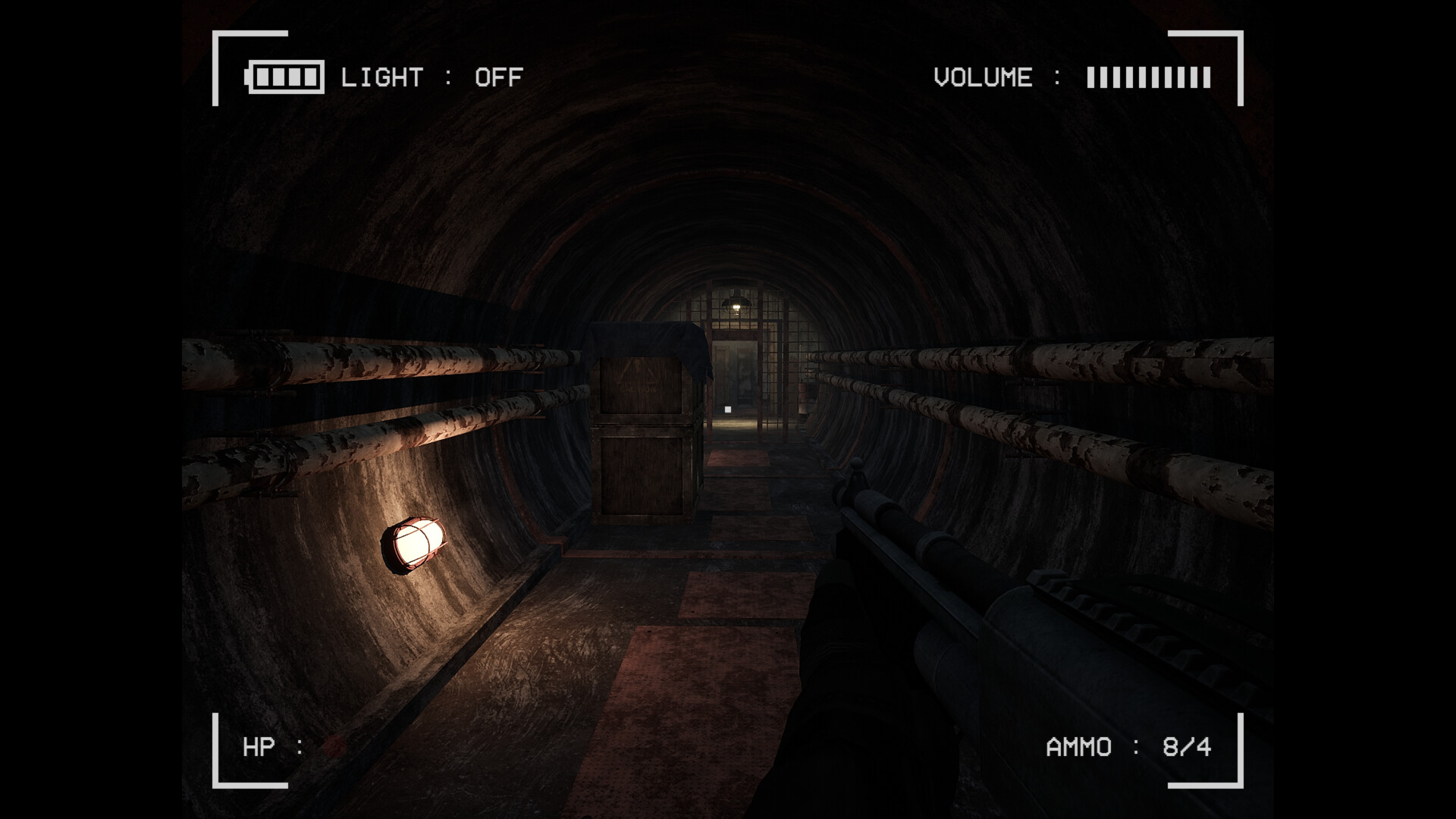Adjust the VOLUME level bar
This screenshot has height=819, width=1456.
[1149, 76]
